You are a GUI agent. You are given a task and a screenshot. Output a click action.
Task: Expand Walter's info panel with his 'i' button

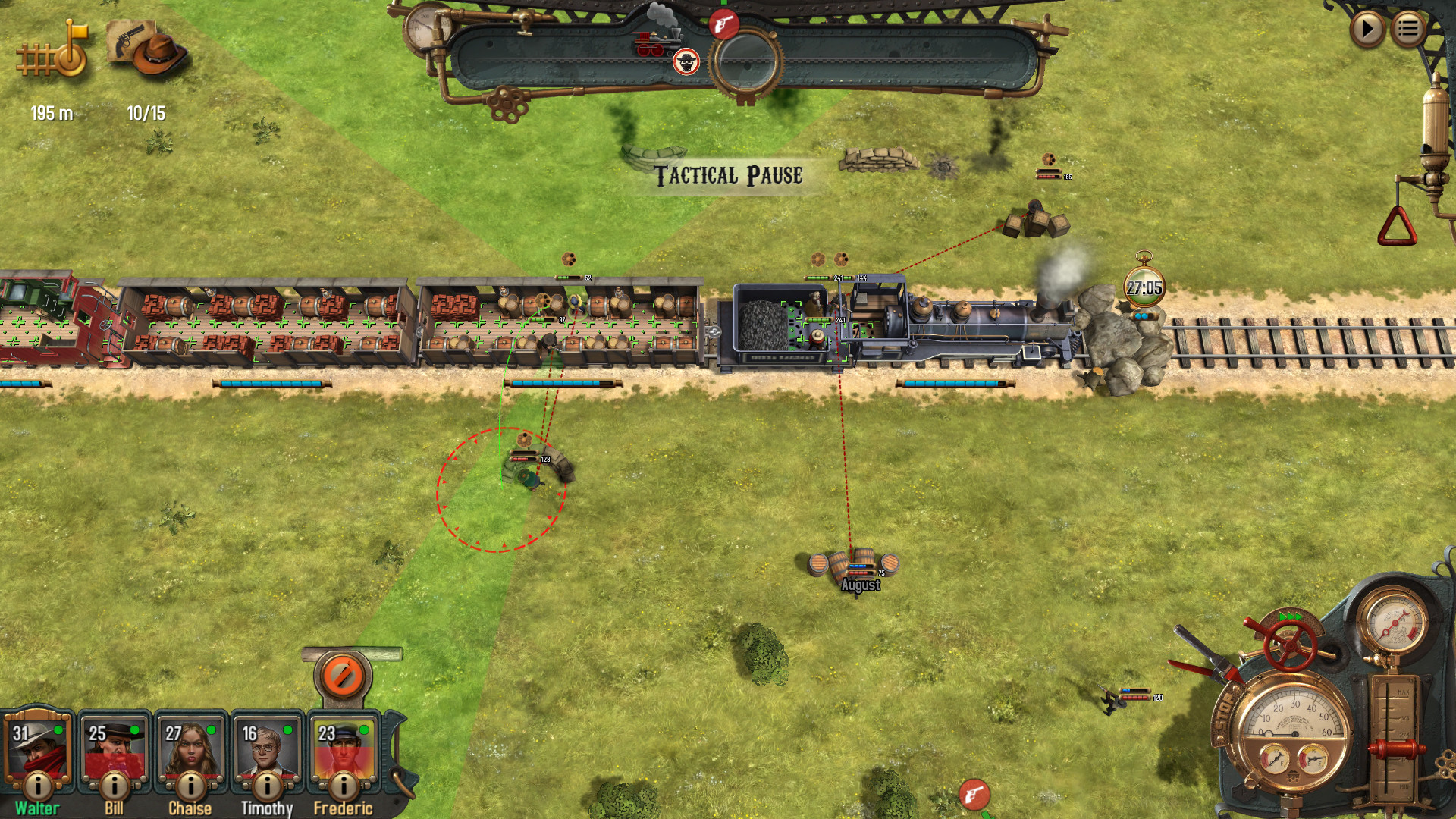[x=37, y=785]
